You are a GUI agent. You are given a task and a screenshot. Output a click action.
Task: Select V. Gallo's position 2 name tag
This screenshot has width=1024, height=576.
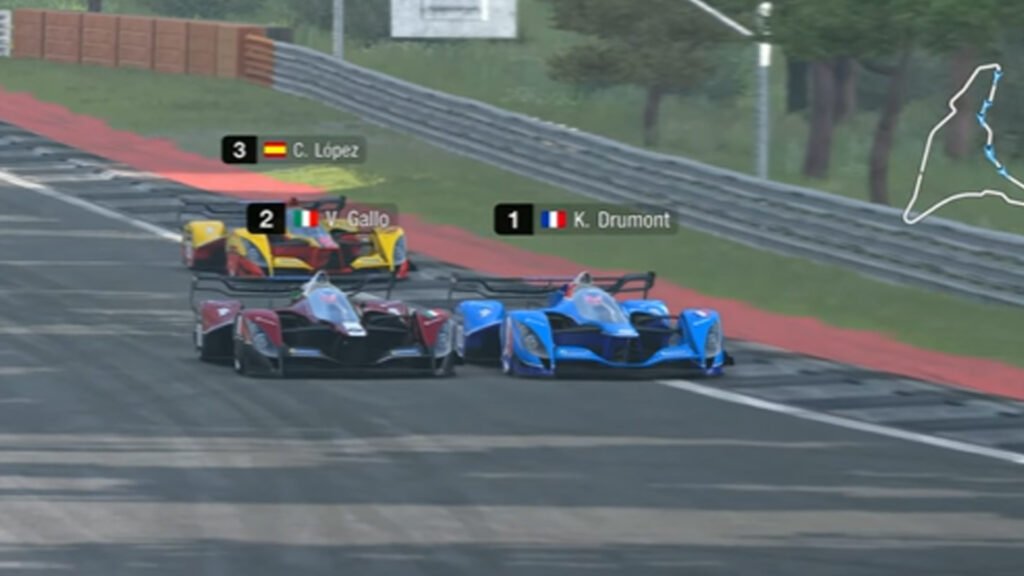tap(322, 218)
